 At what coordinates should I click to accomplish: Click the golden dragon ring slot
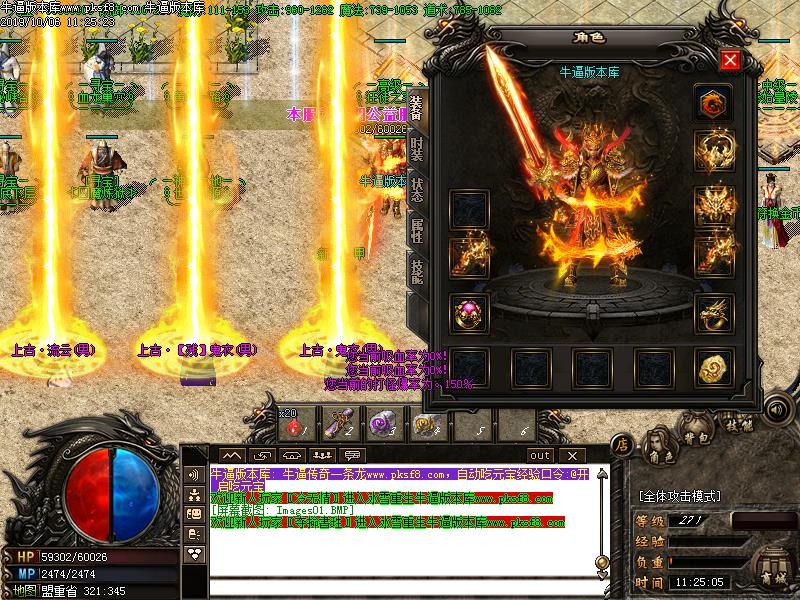pos(714,312)
